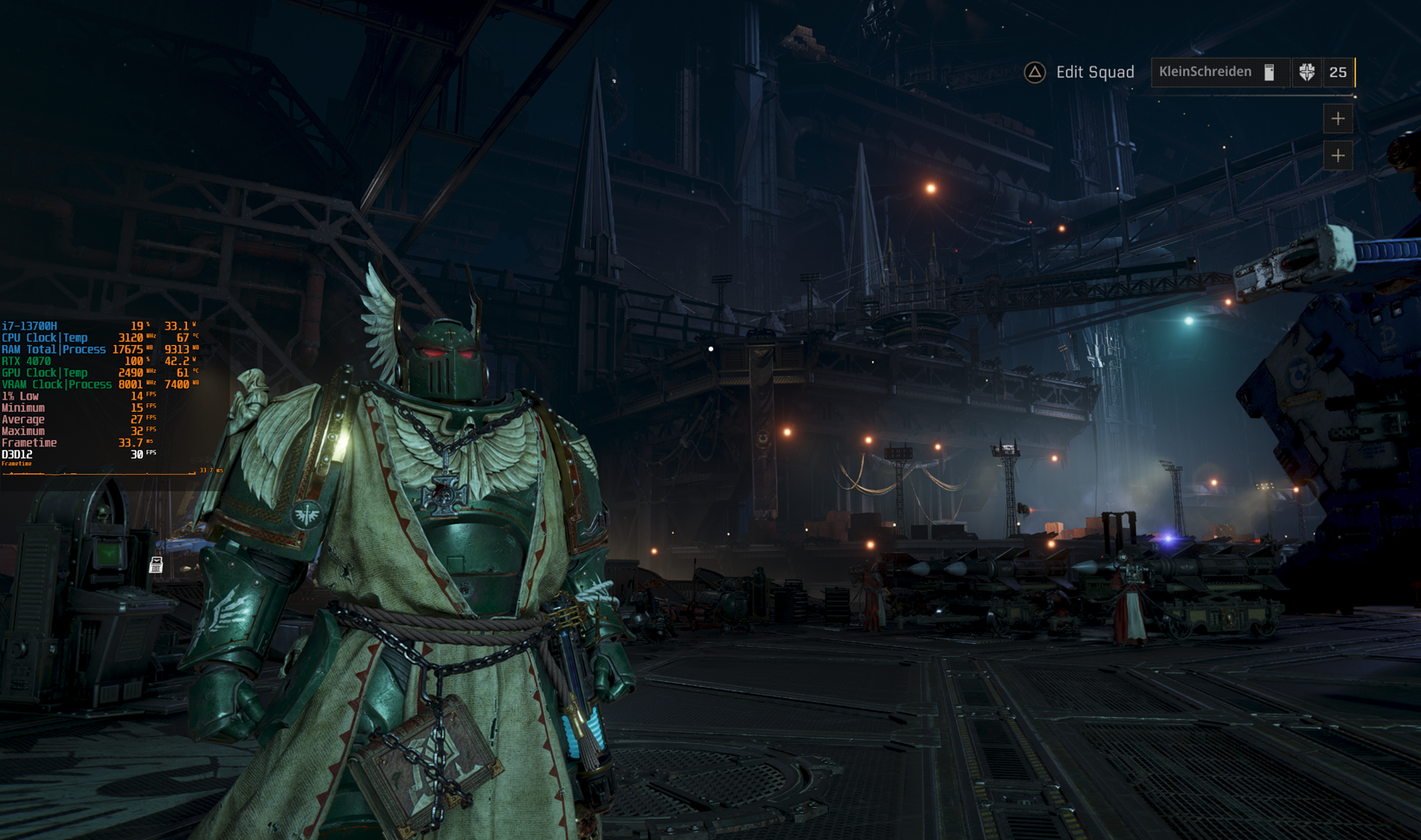Toggle the top plus squad slot
Image resolution: width=1421 pixels, height=840 pixels.
tap(1337, 119)
